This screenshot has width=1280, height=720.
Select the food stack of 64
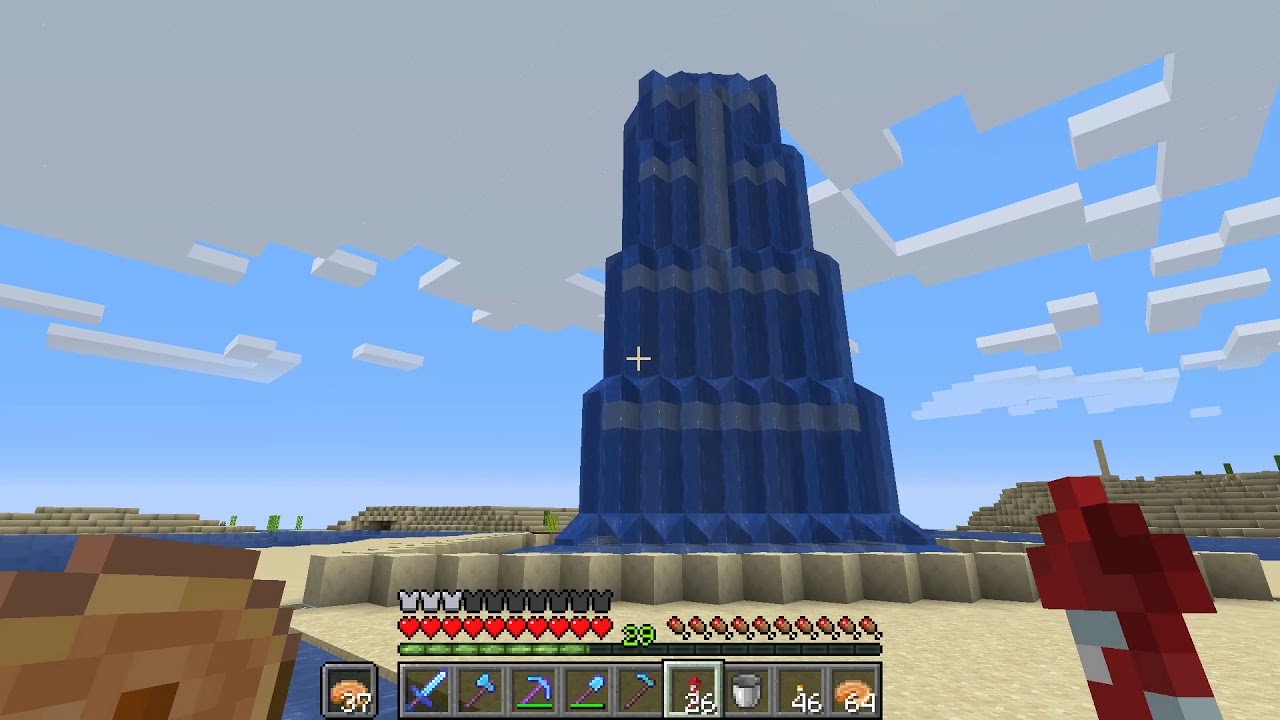coord(855,691)
